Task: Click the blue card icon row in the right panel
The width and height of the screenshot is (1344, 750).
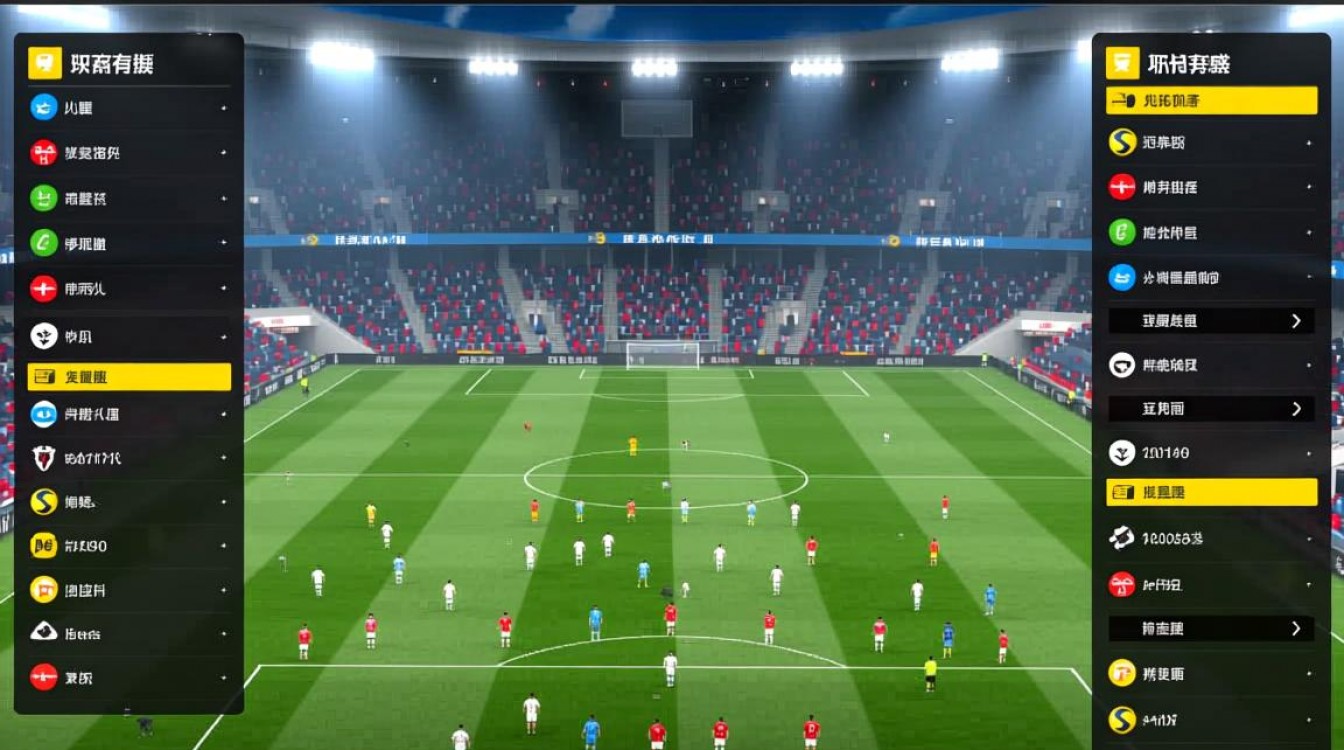Action: click(x=1210, y=277)
